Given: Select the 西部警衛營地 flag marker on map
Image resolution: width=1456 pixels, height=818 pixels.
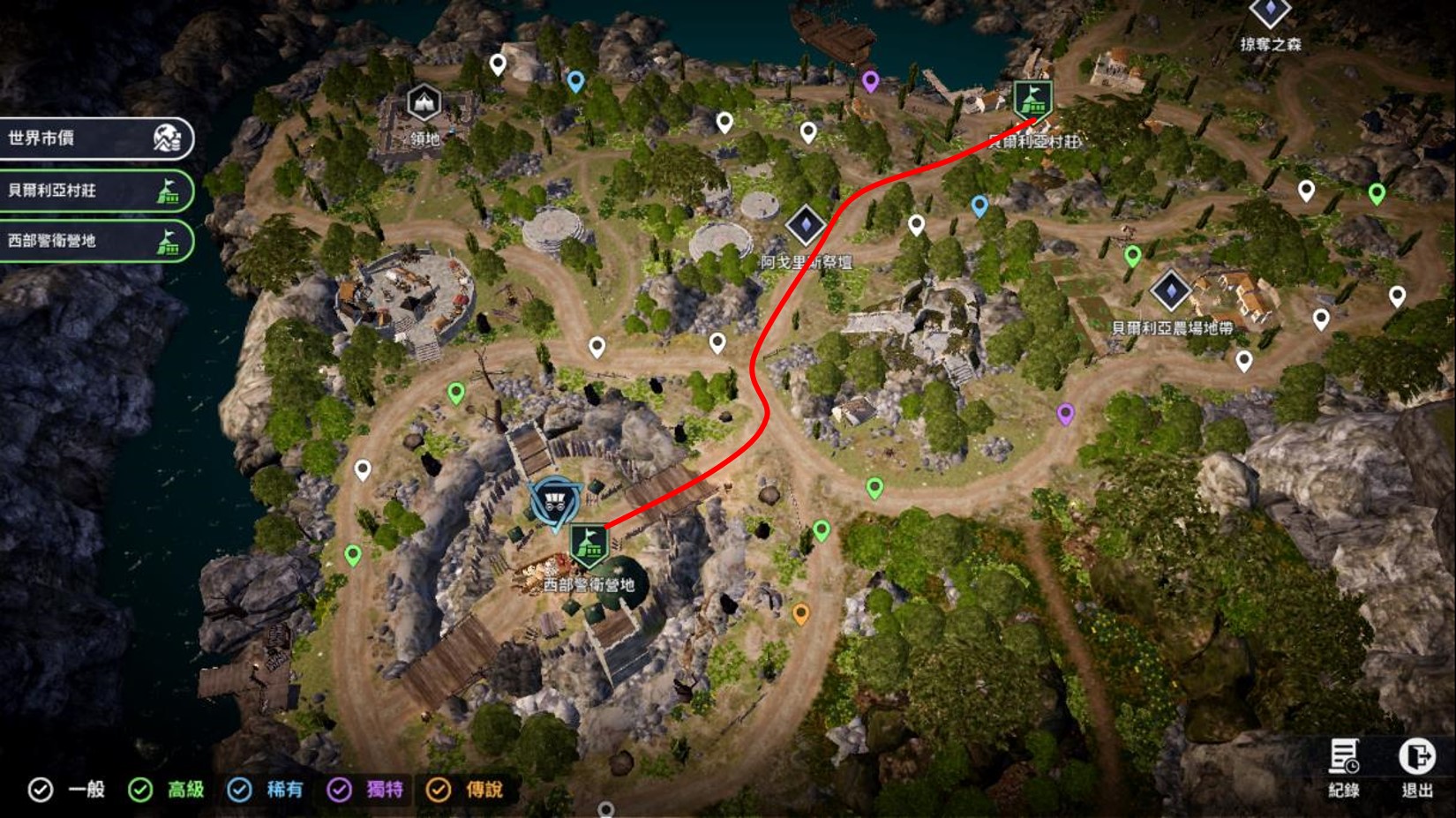Looking at the screenshot, I should point(588,544).
